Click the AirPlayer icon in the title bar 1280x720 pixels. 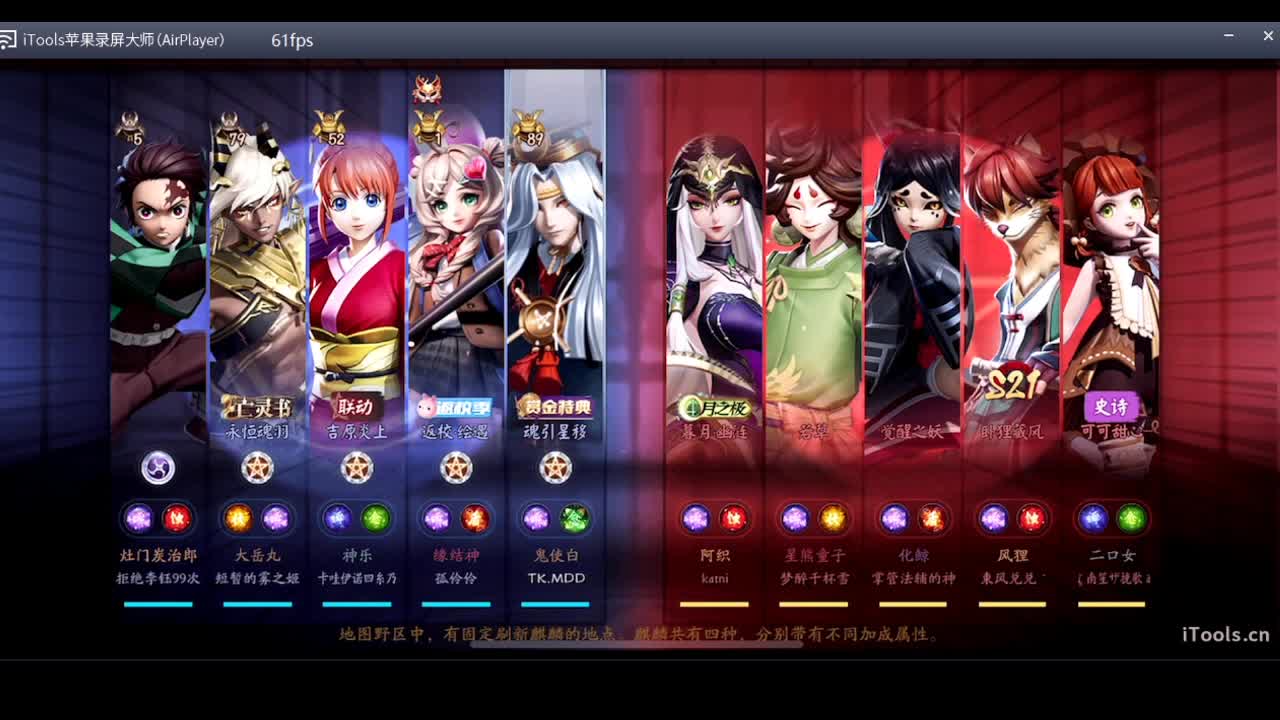[x=11, y=40]
